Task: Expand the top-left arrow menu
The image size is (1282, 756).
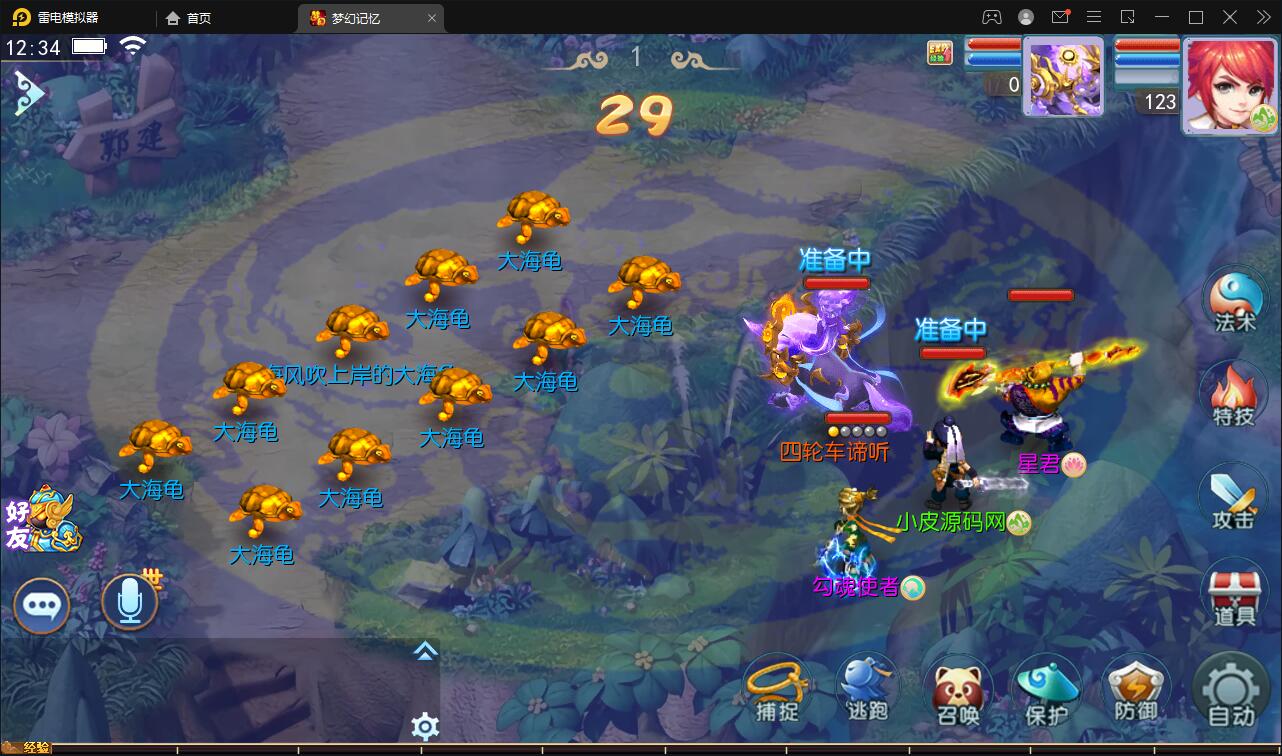Action: coord(28,93)
